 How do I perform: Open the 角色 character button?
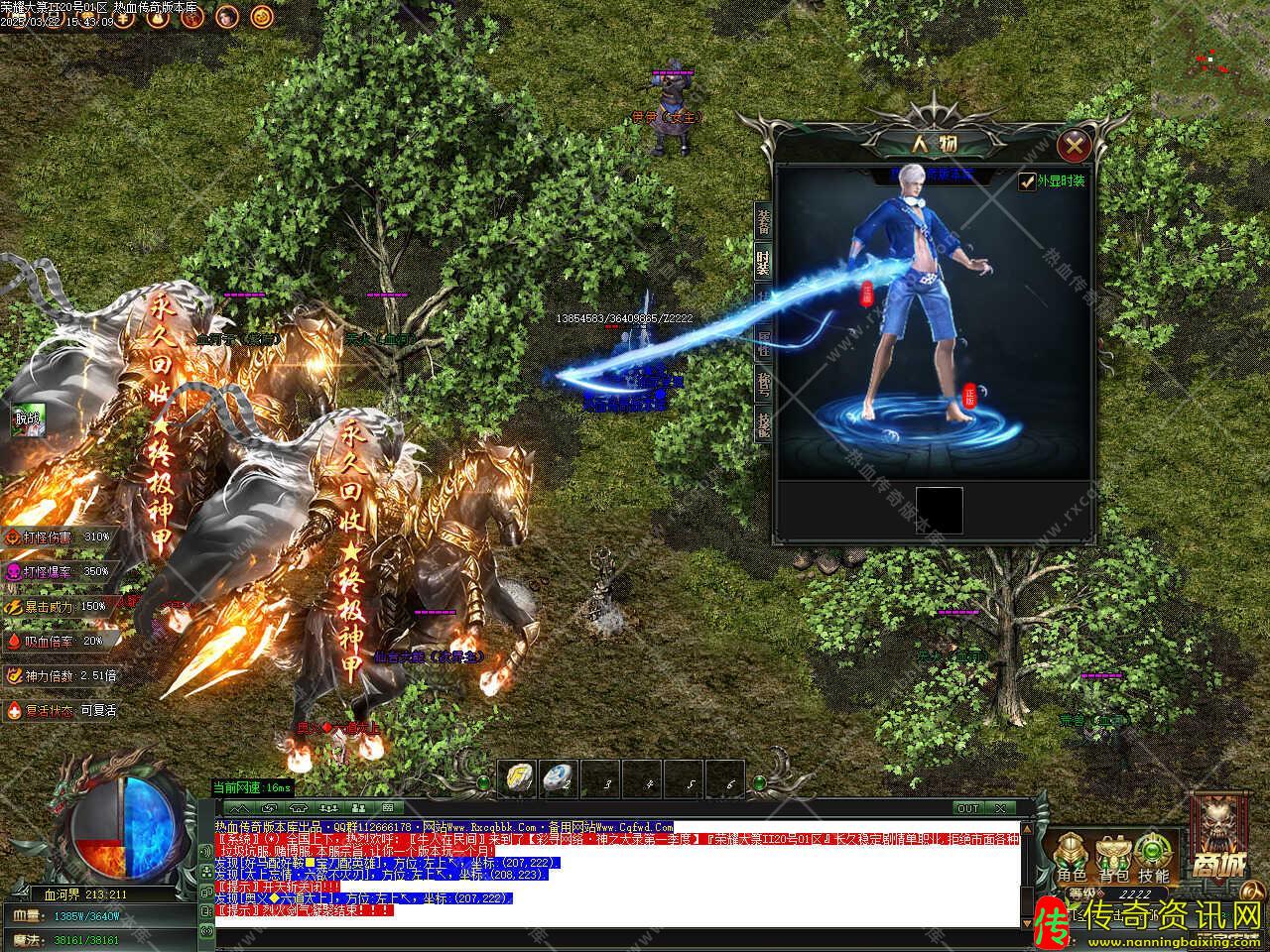click(1071, 858)
